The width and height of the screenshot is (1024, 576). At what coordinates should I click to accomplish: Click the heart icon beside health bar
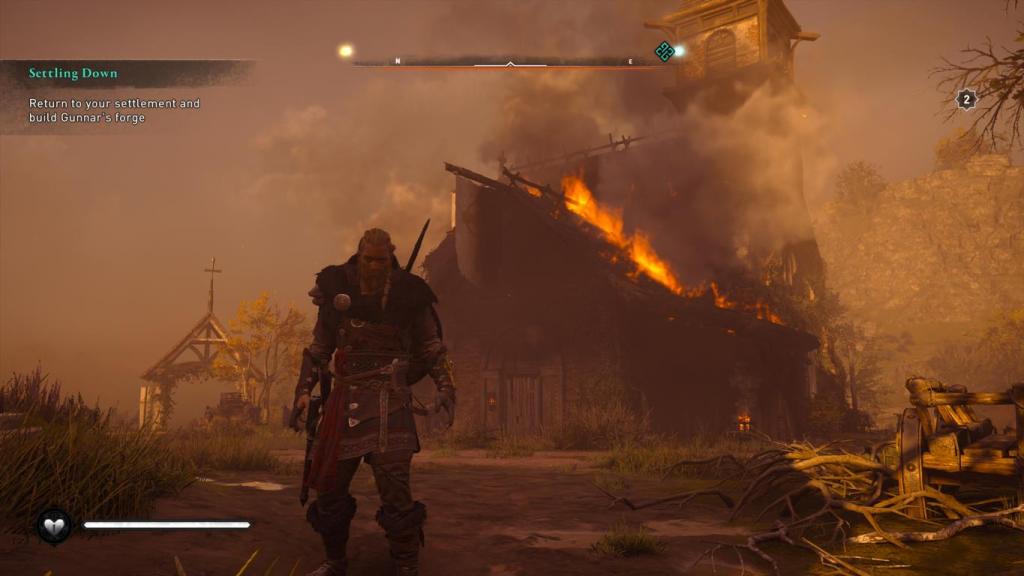coord(54,524)
